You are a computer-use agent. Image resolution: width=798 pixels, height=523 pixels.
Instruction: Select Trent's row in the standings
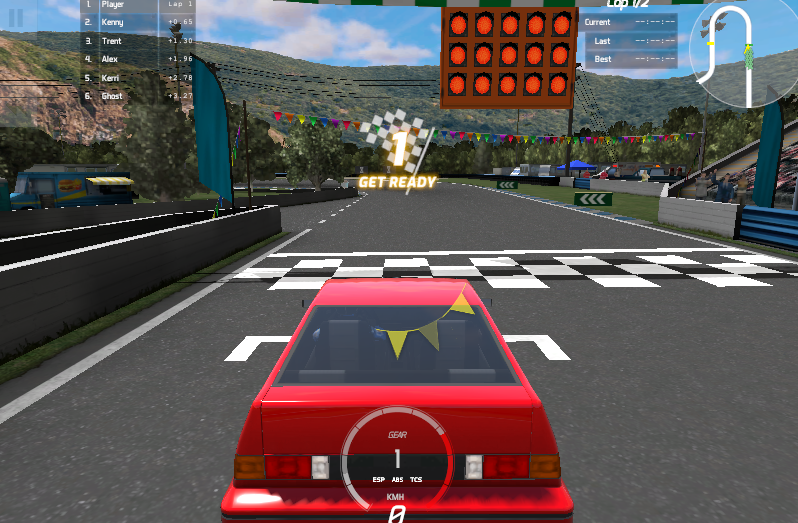pyautogui.click(x=138, y=41)
